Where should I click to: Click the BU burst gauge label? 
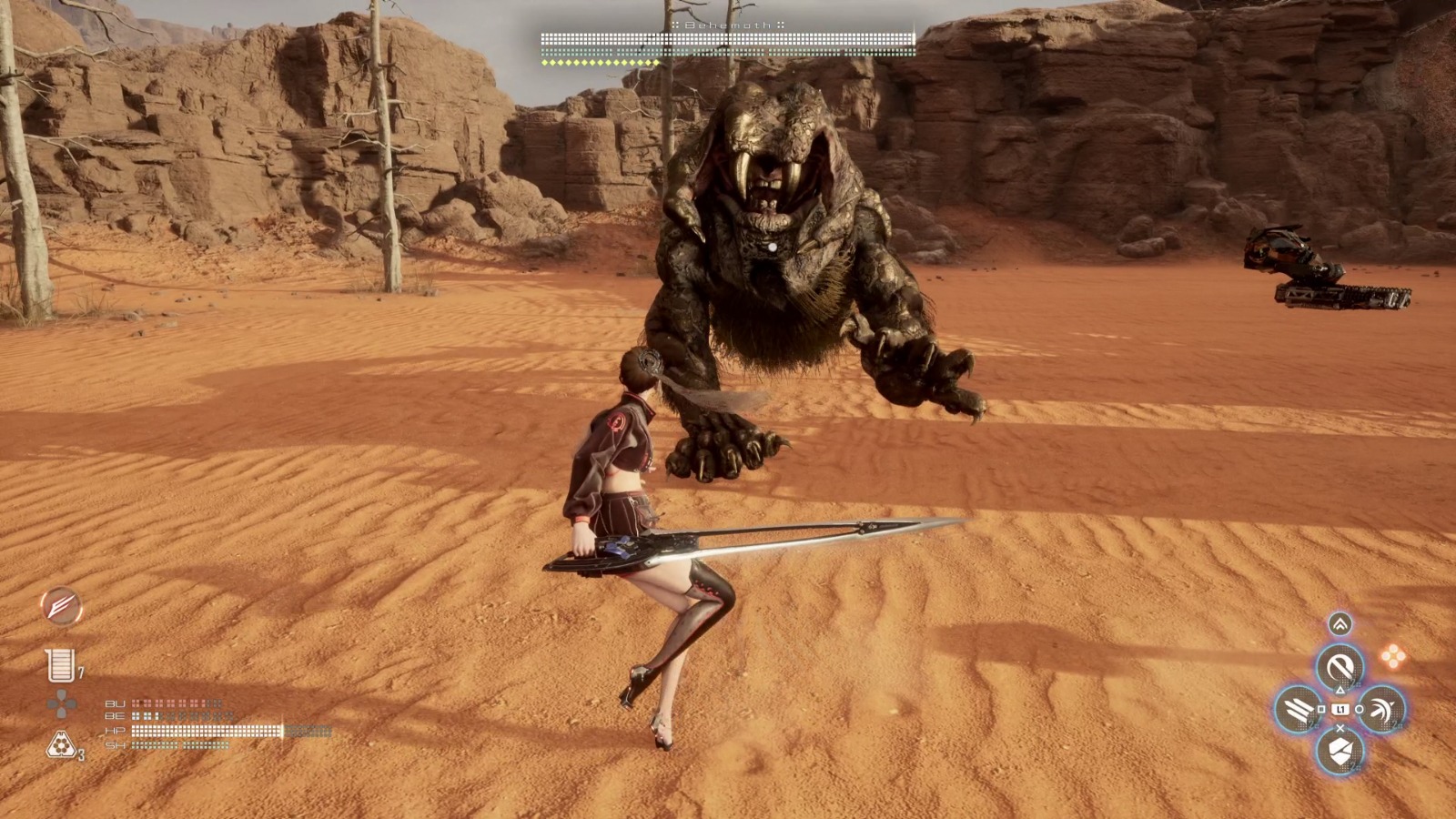116,703
